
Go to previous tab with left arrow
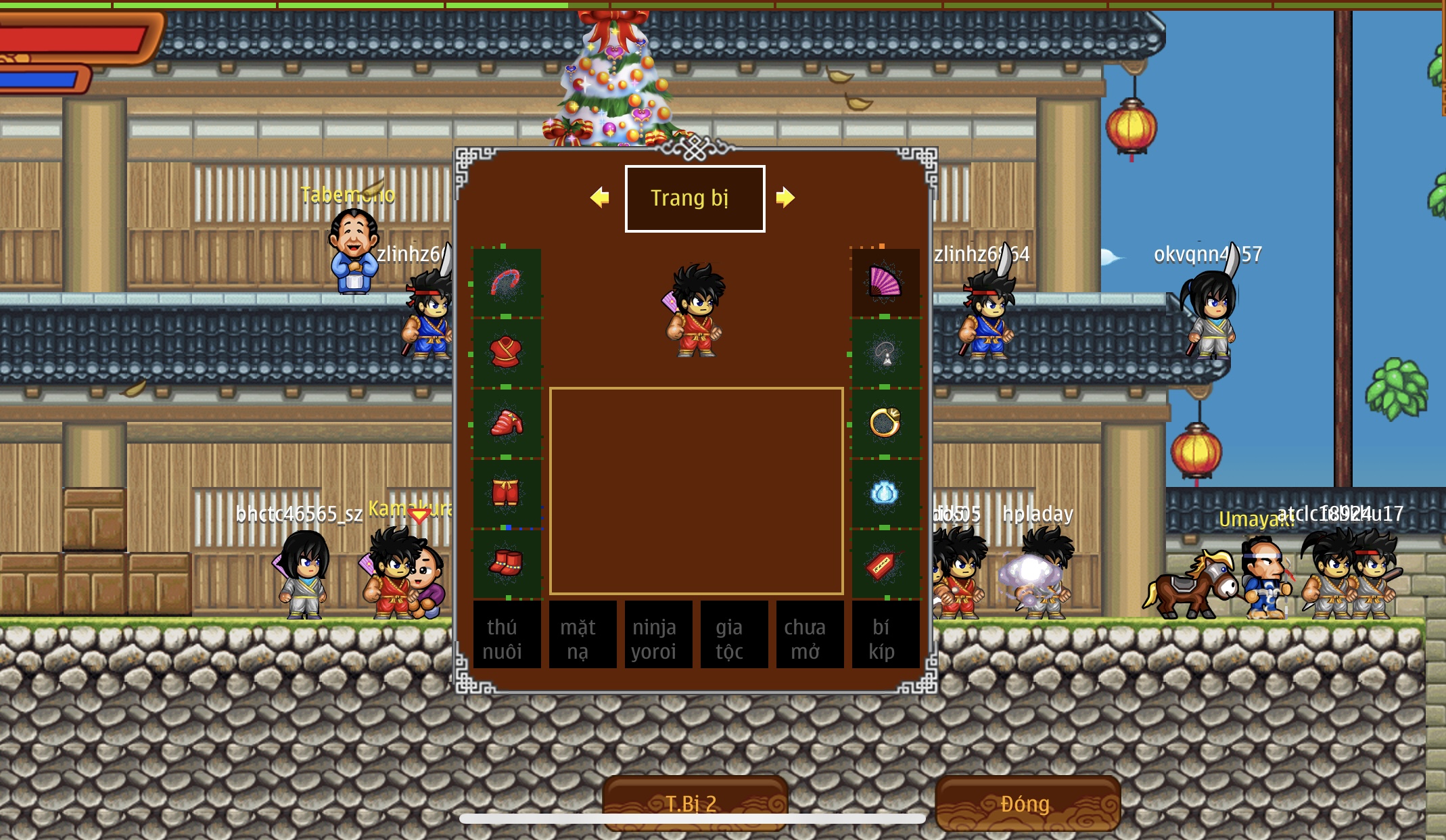(x=599, y=197)
